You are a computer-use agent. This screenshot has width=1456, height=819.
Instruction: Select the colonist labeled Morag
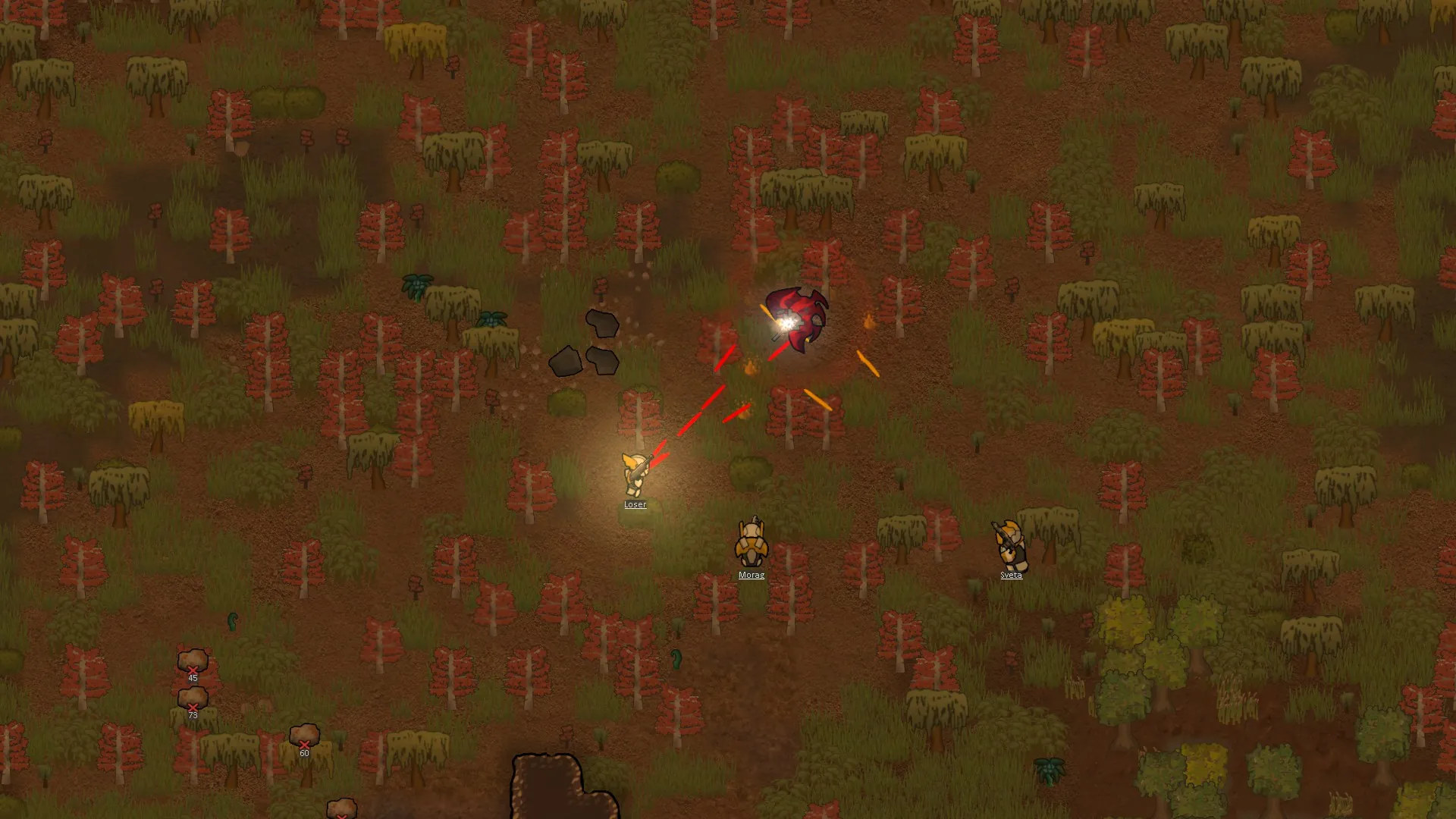(x=751, y=544)
